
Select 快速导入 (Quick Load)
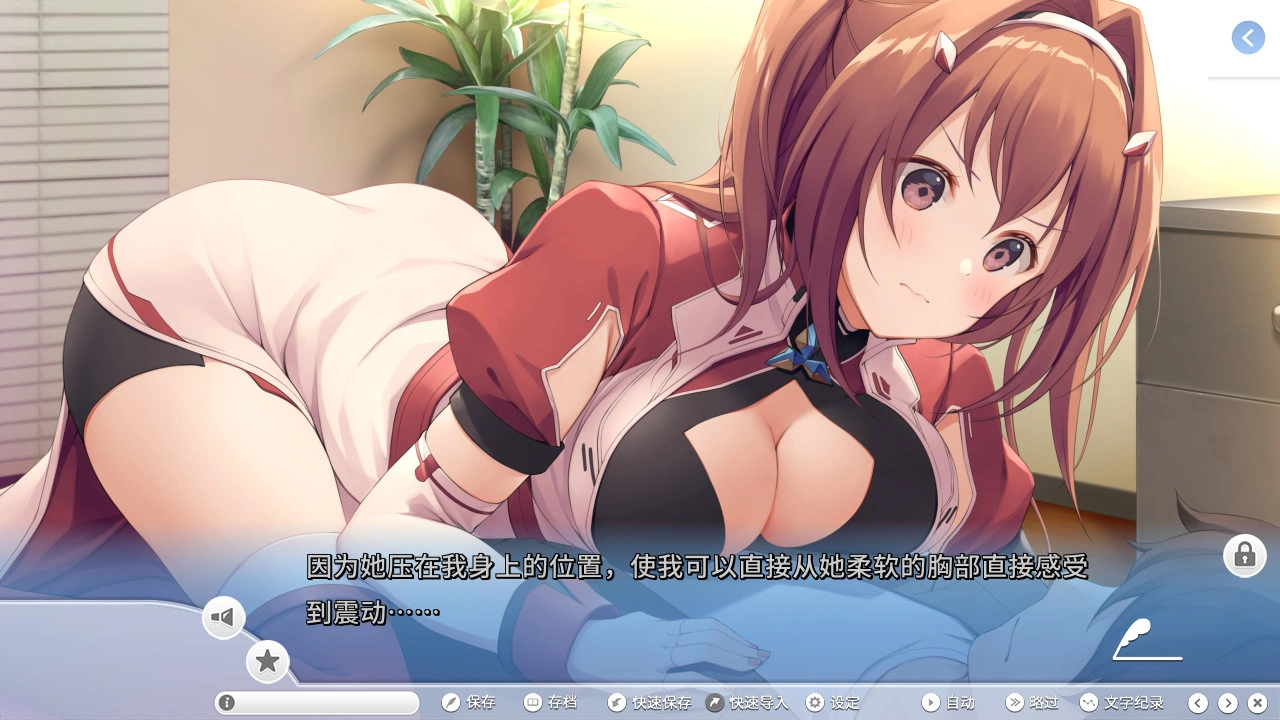click(x=747, y=703)
